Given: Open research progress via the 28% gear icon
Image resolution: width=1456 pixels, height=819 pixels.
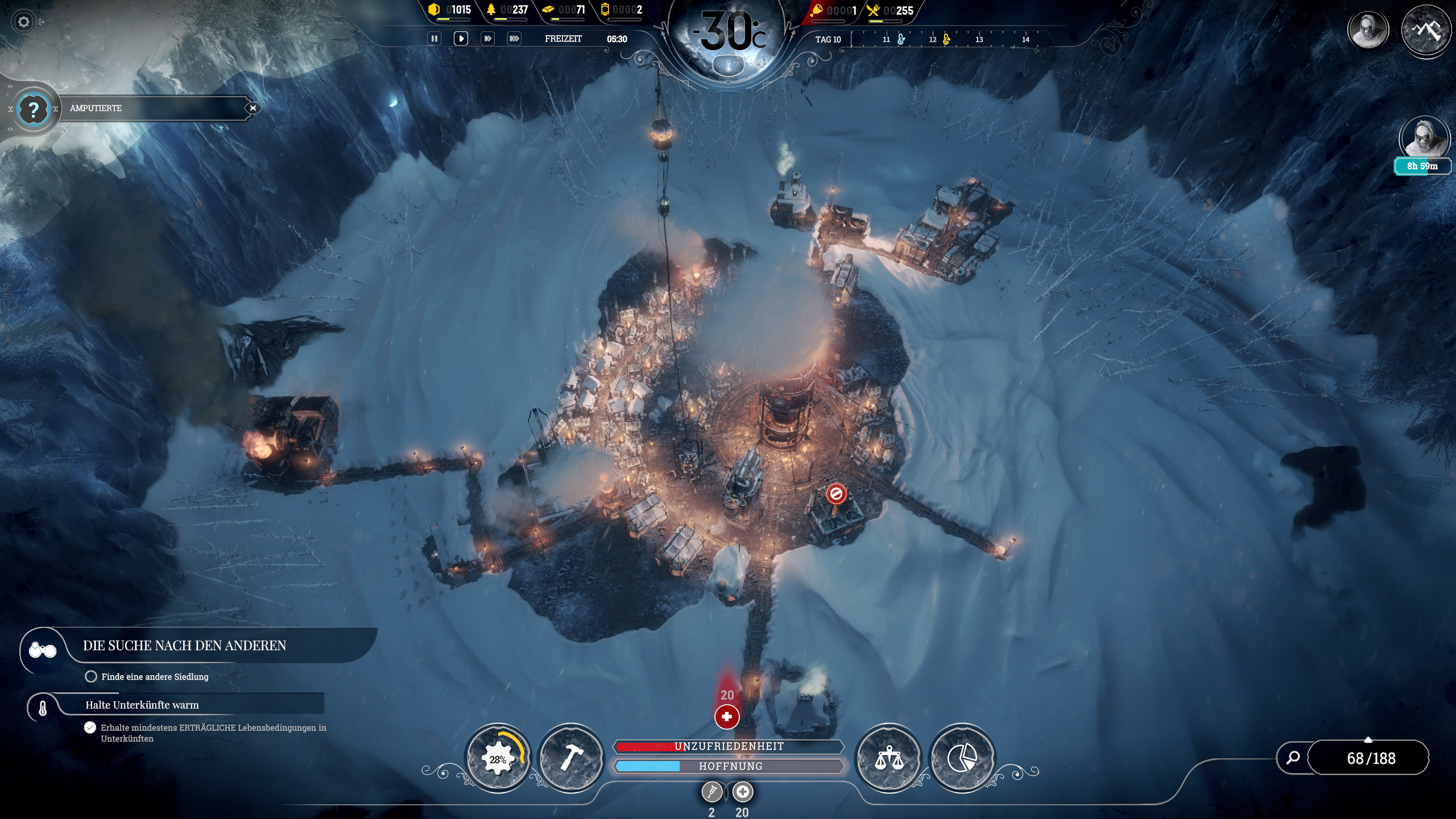Looking at the screenshot, I should pyautogui.click(x=499, y=758).
